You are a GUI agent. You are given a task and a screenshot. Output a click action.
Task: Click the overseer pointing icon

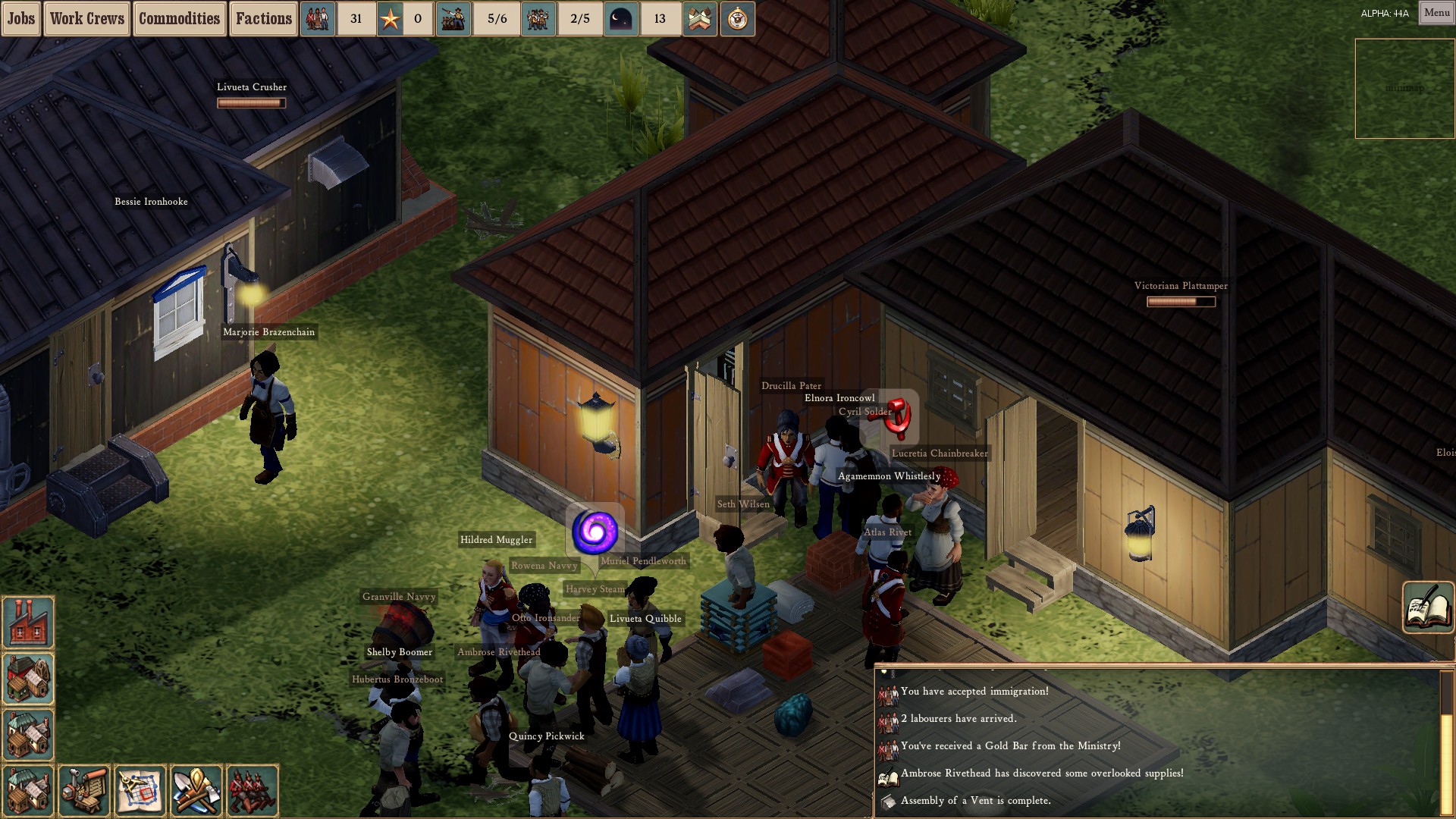click(453, 19)
